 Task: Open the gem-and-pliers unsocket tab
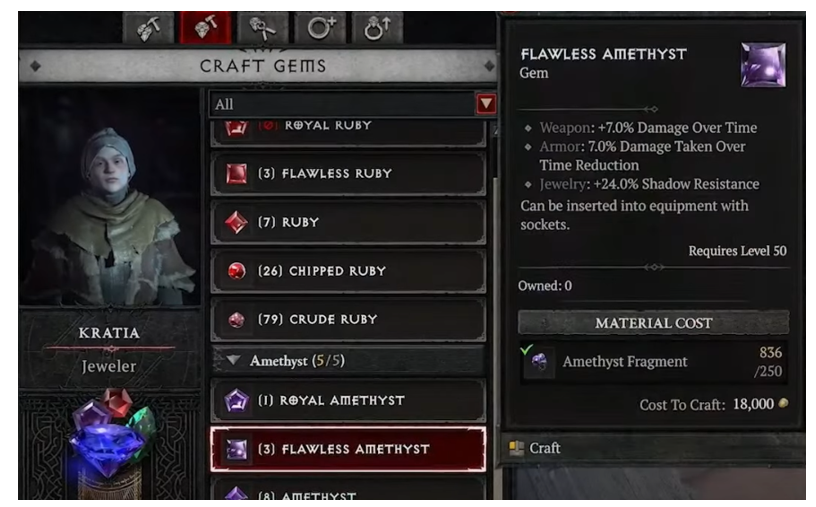pyautogui.click(x=263, y=28)
